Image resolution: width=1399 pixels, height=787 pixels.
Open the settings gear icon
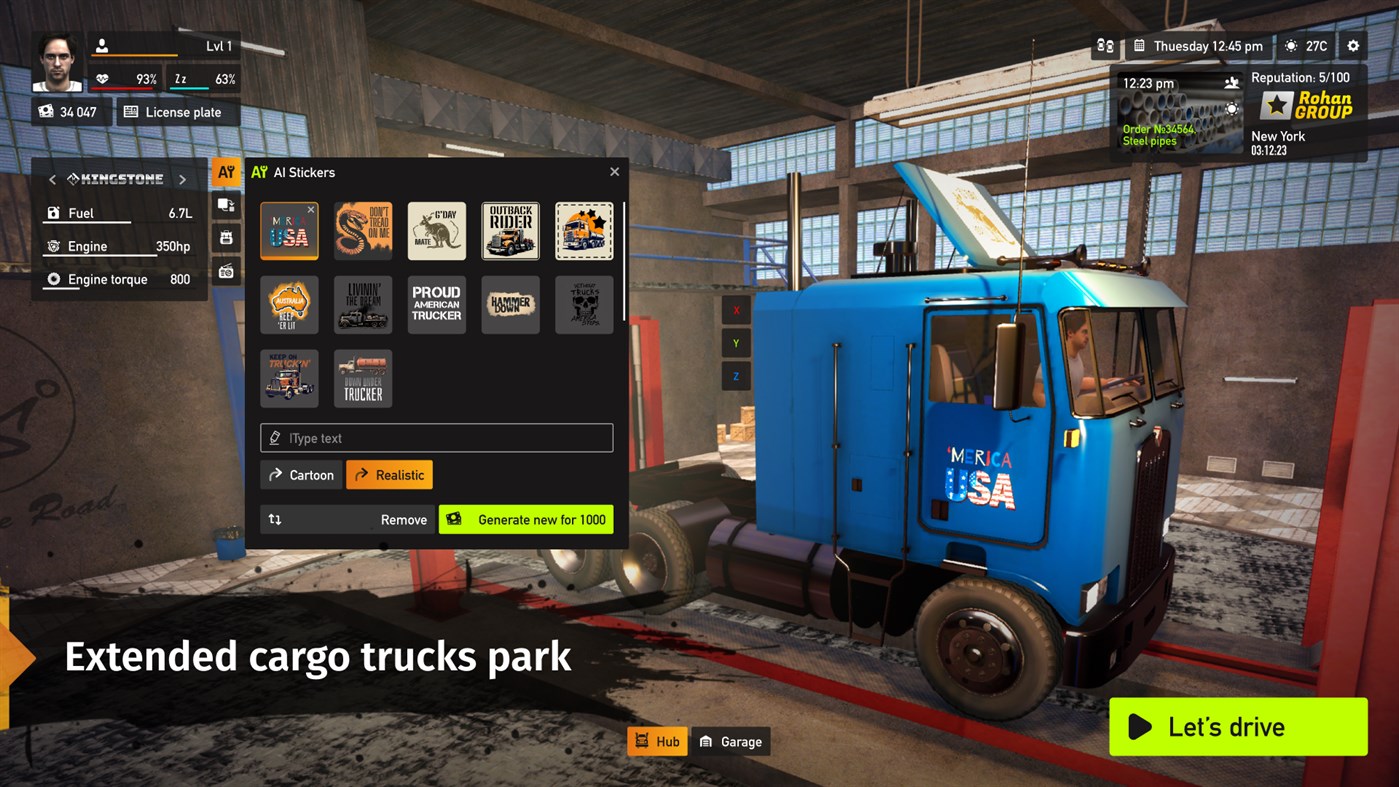[1352, 46]
